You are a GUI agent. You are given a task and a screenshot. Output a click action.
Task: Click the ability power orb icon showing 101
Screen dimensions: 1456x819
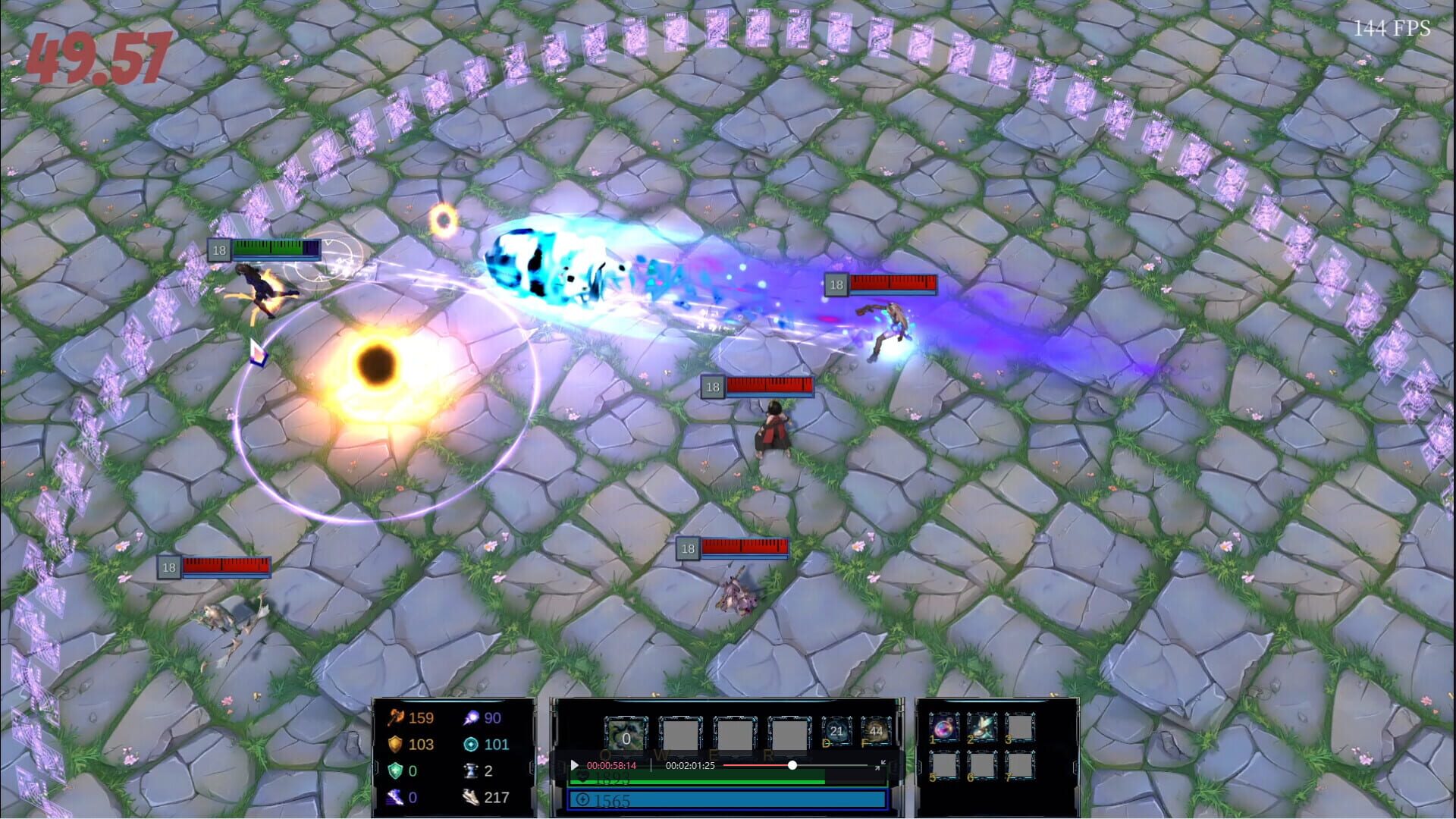coord(471,743)
